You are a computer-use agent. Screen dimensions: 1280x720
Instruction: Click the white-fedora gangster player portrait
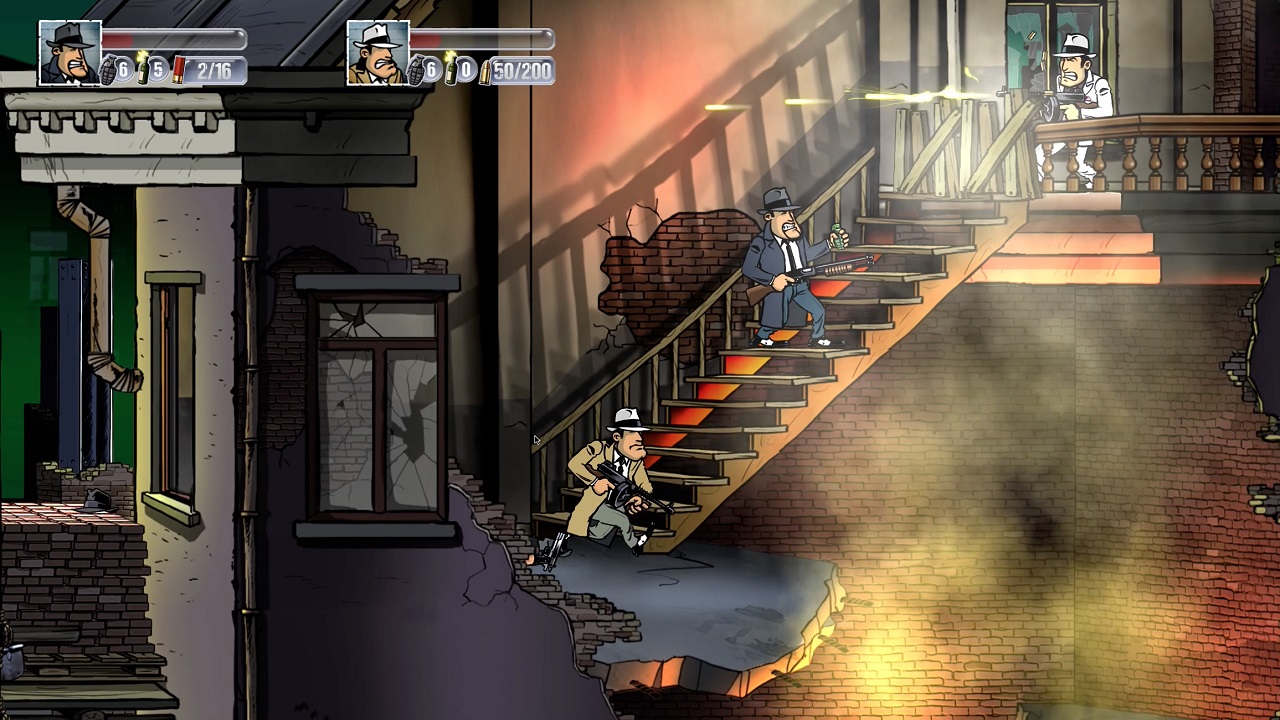click(x=378, y=52)
